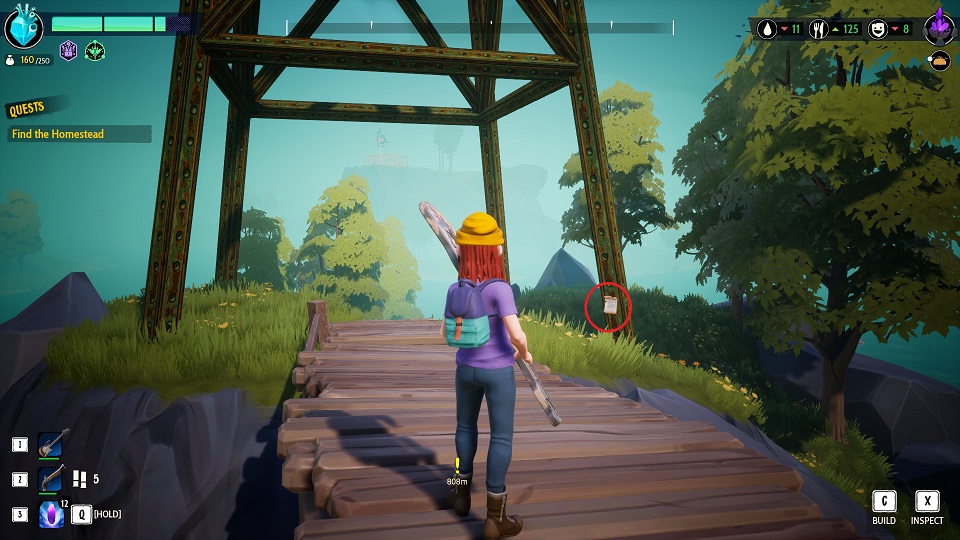Click the smiling mask morale icon

(878, 29)
